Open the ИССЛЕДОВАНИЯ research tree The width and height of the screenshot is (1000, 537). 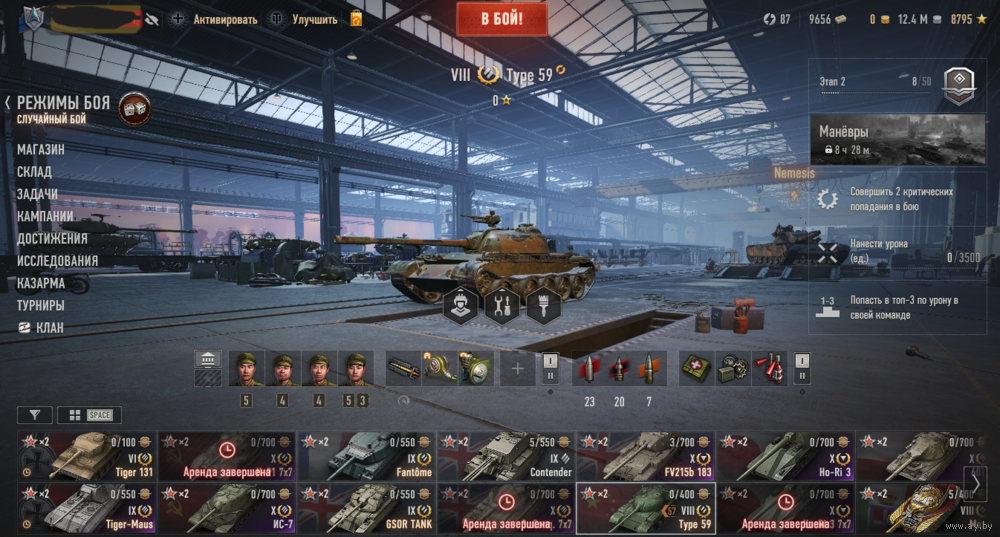click(x=57, y=261)
